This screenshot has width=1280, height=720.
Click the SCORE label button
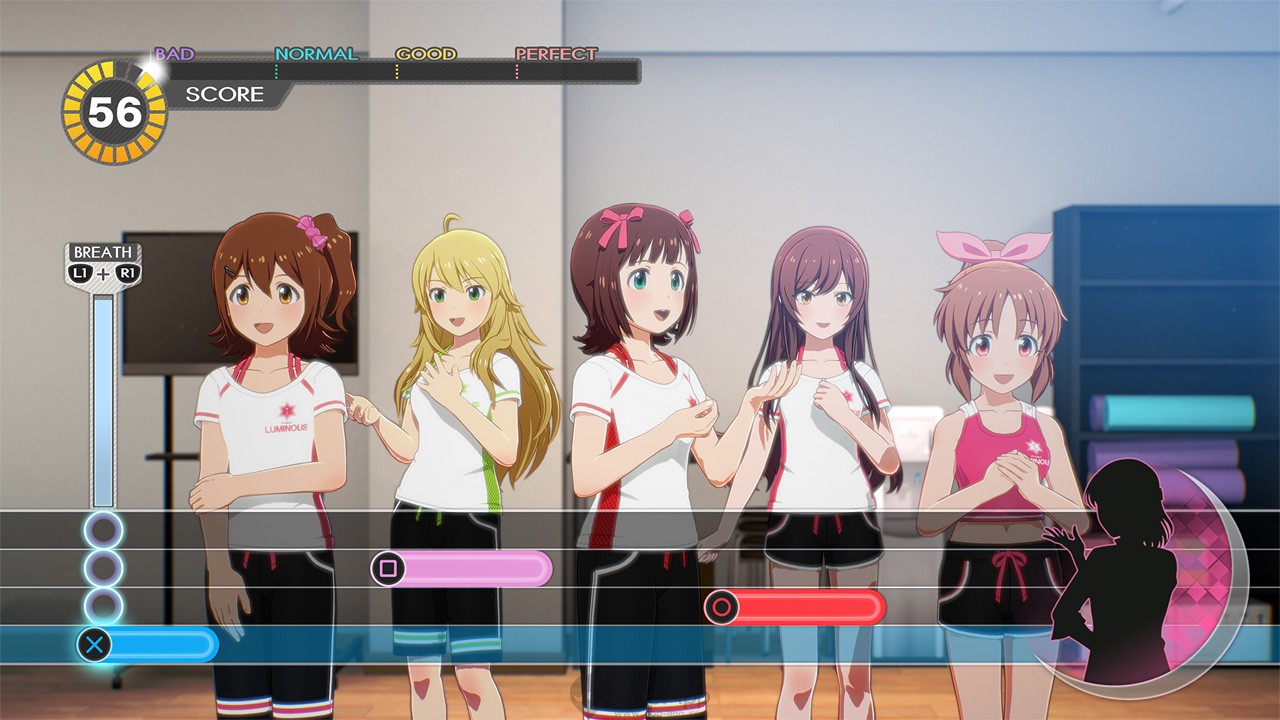(224, 95)
